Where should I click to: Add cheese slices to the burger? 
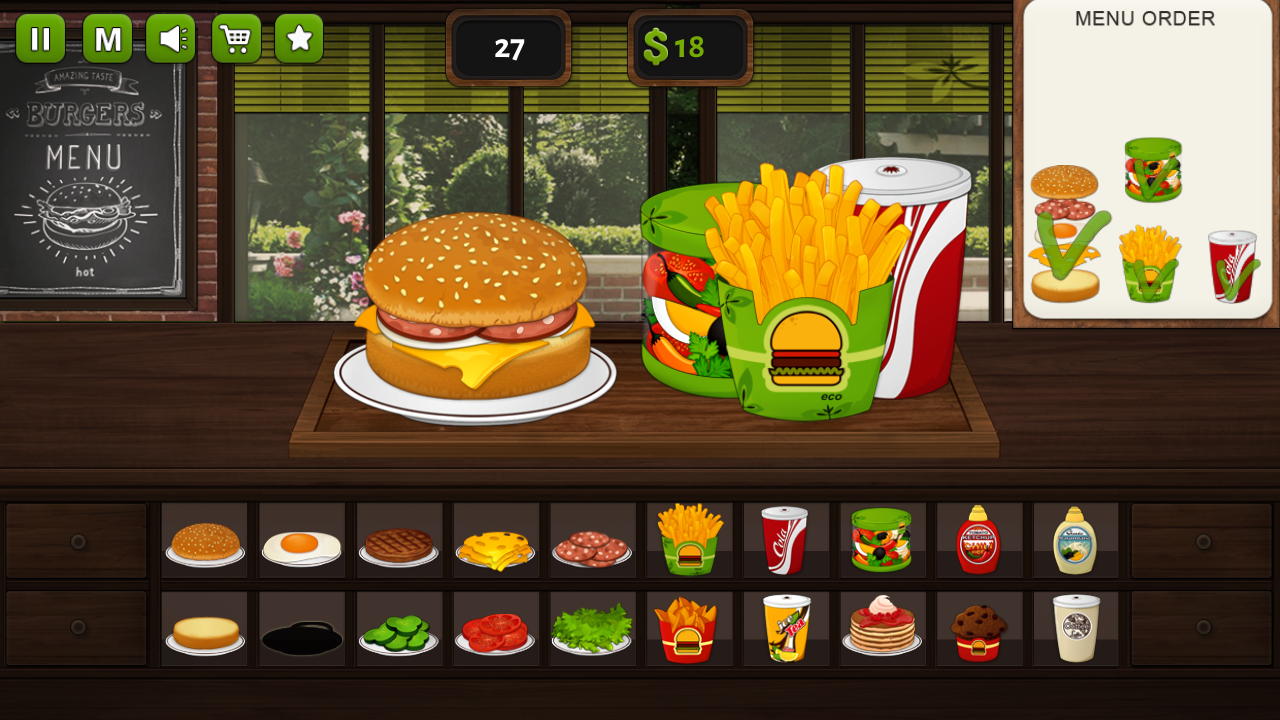coord(495,540)
